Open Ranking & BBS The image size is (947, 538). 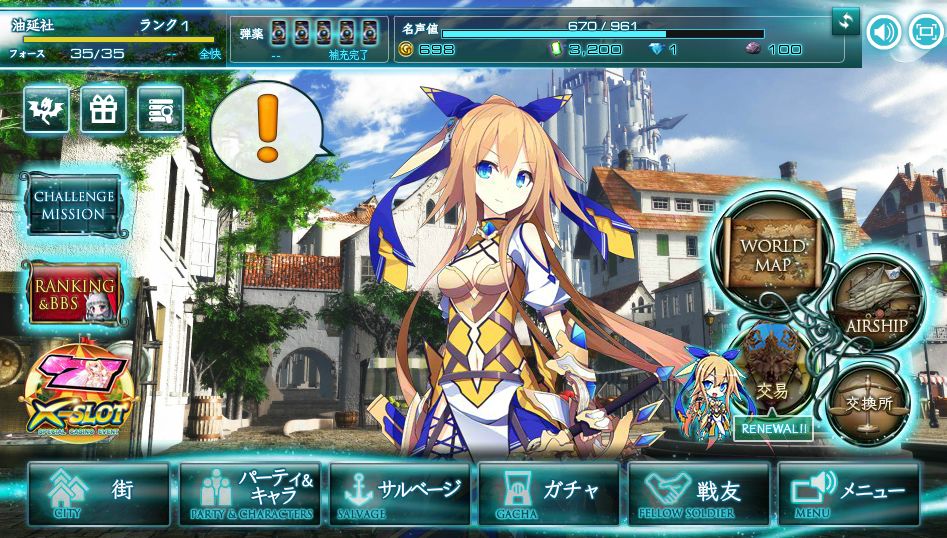73,294
